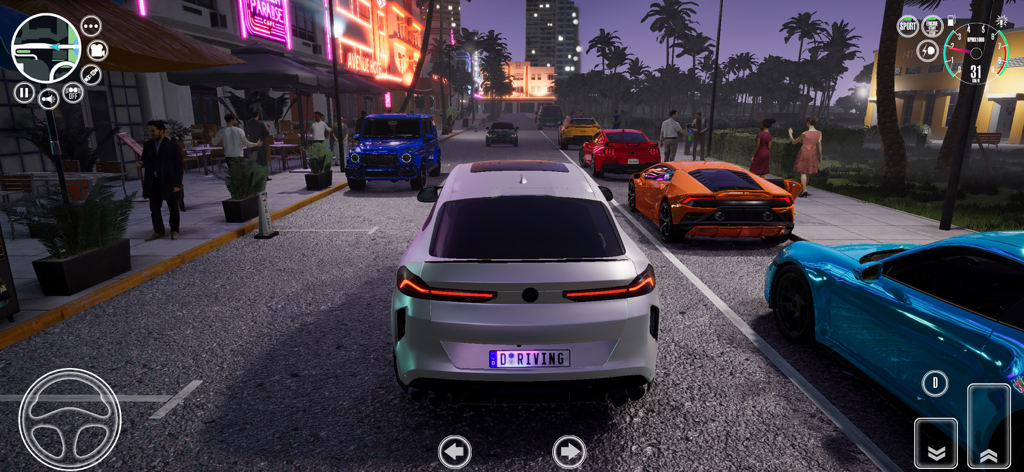This screenshot has width=1024, height=472.
Task: Open the circular minimap
Action: [x=45, y=48]
